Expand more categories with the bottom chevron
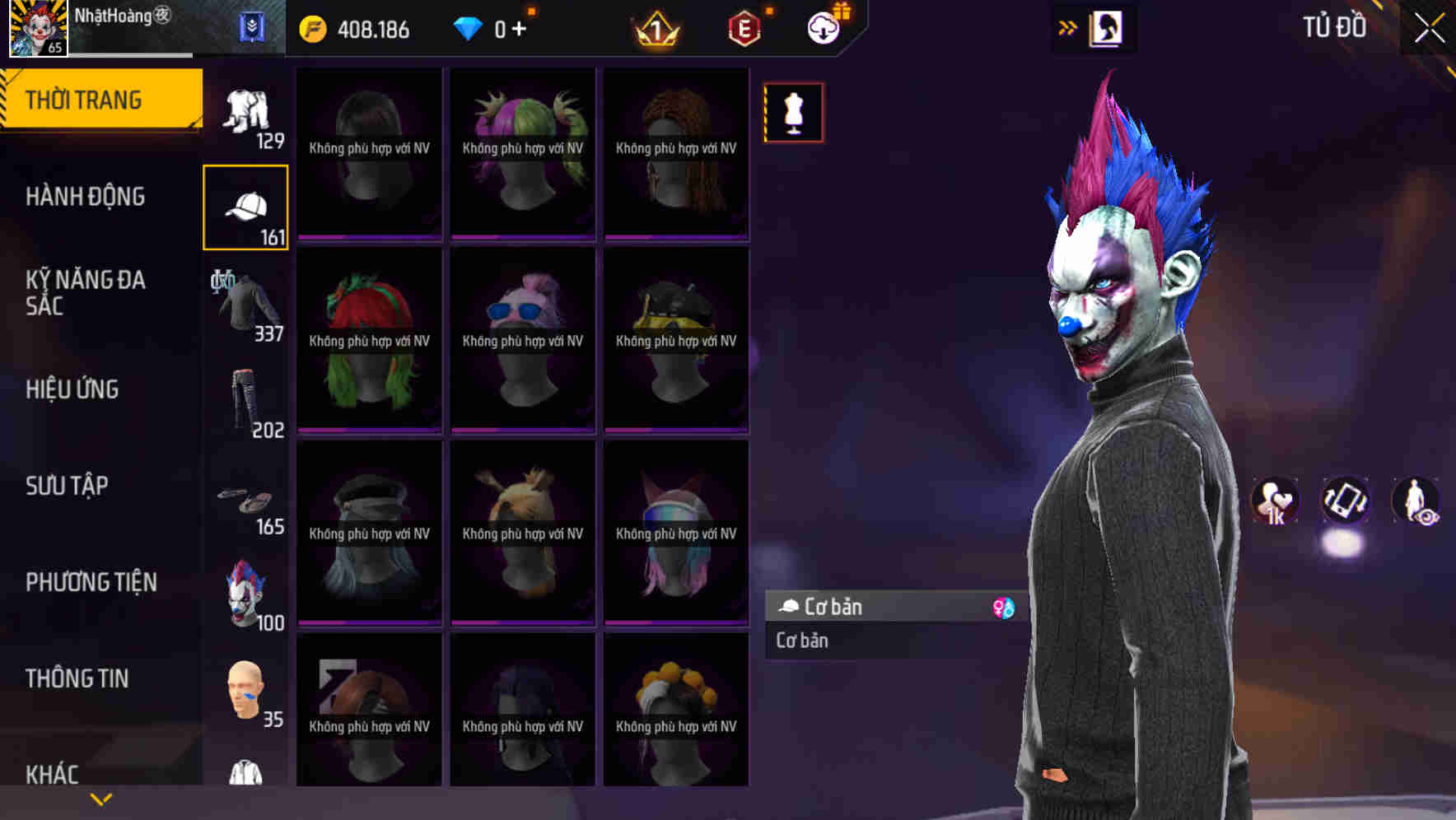 pos(101,799)
